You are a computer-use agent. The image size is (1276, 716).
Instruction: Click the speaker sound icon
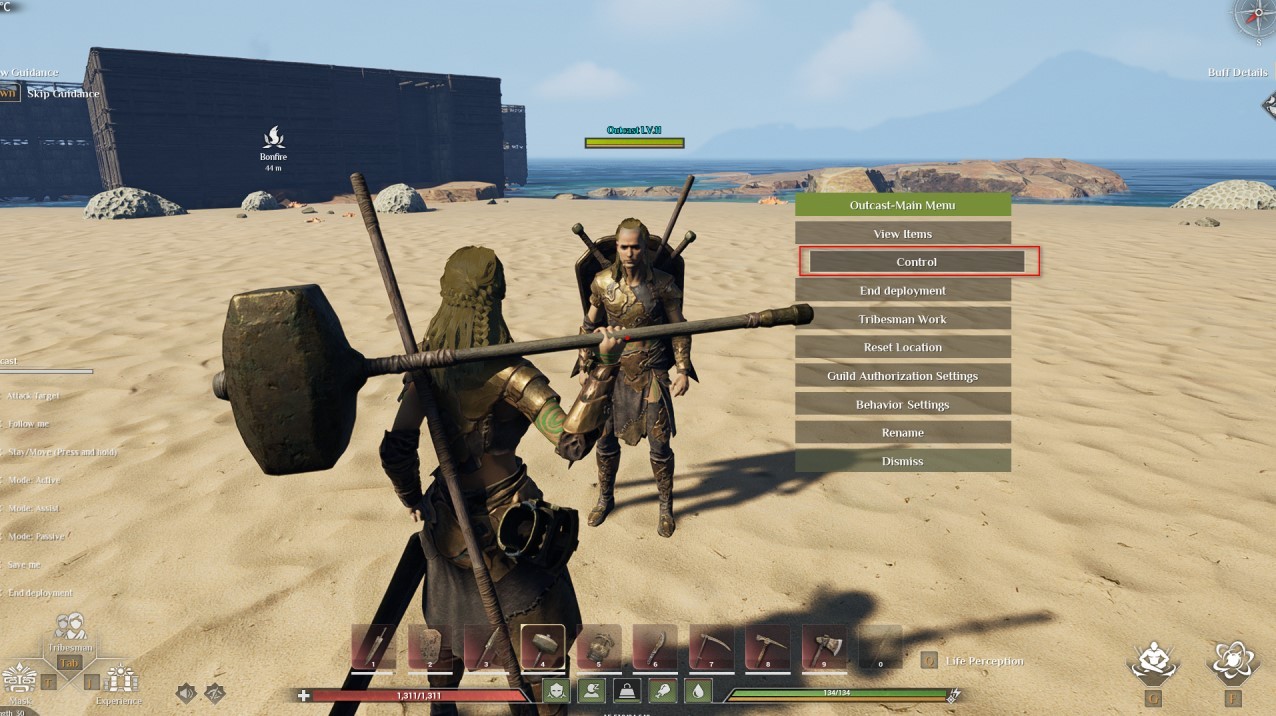click(x=186, y=693)
